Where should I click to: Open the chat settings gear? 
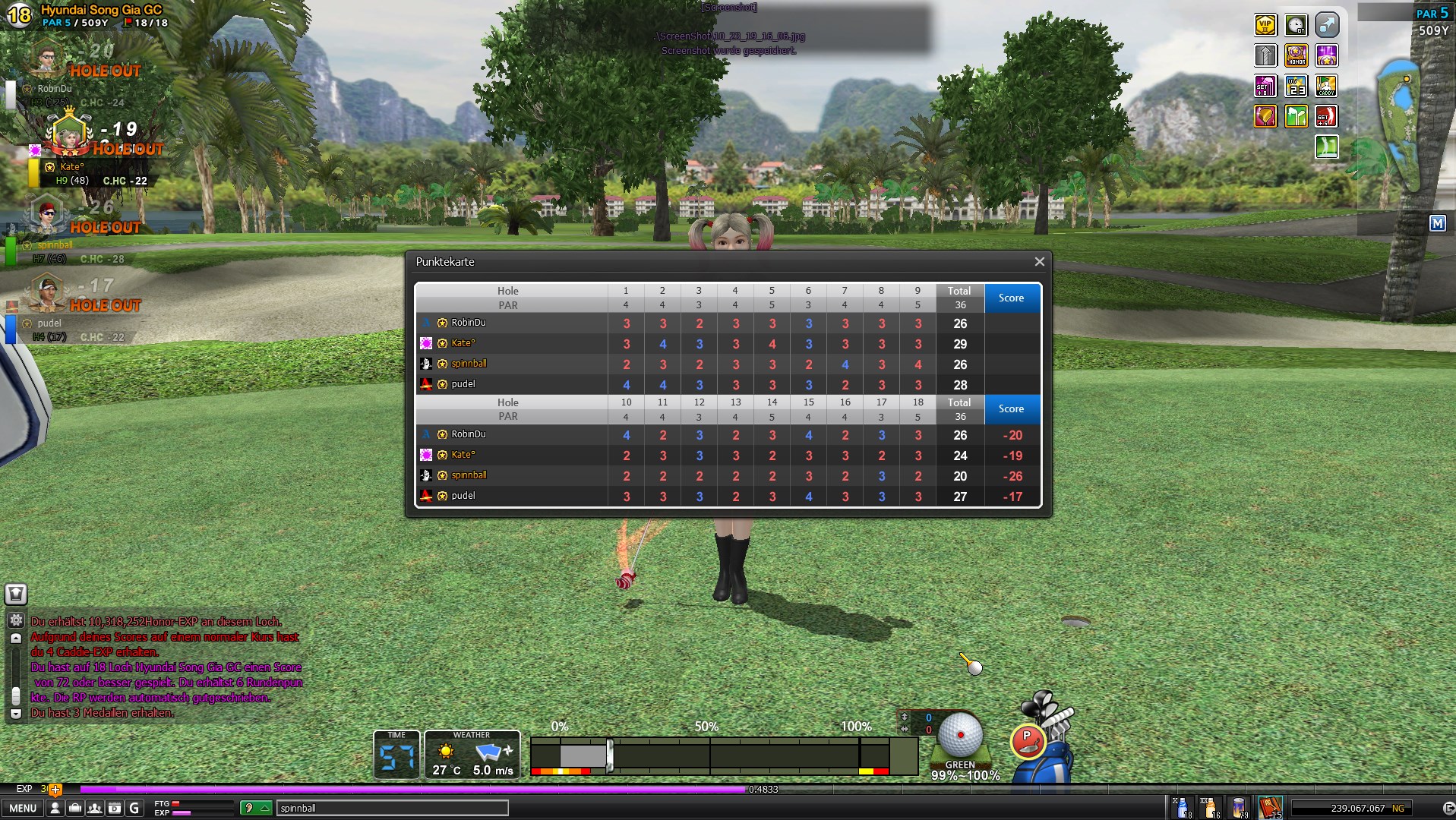point(16,620)
